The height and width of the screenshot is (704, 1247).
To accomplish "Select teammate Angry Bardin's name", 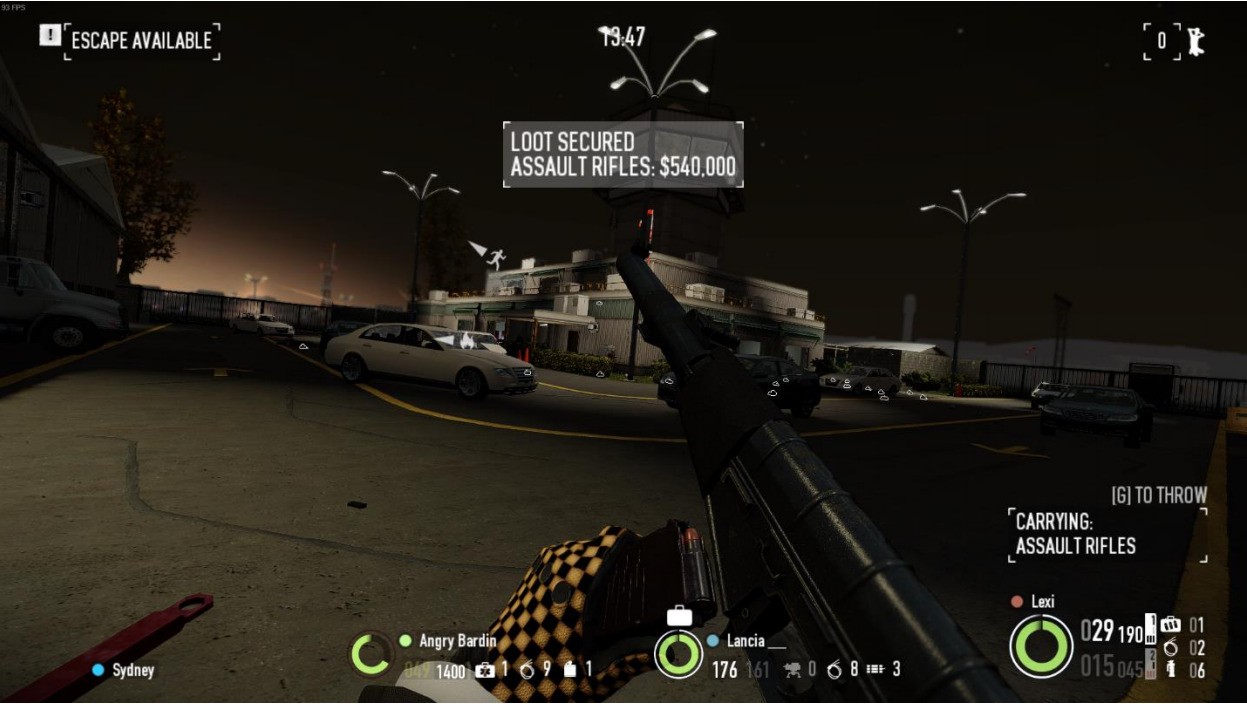I will tap(457, 640).
